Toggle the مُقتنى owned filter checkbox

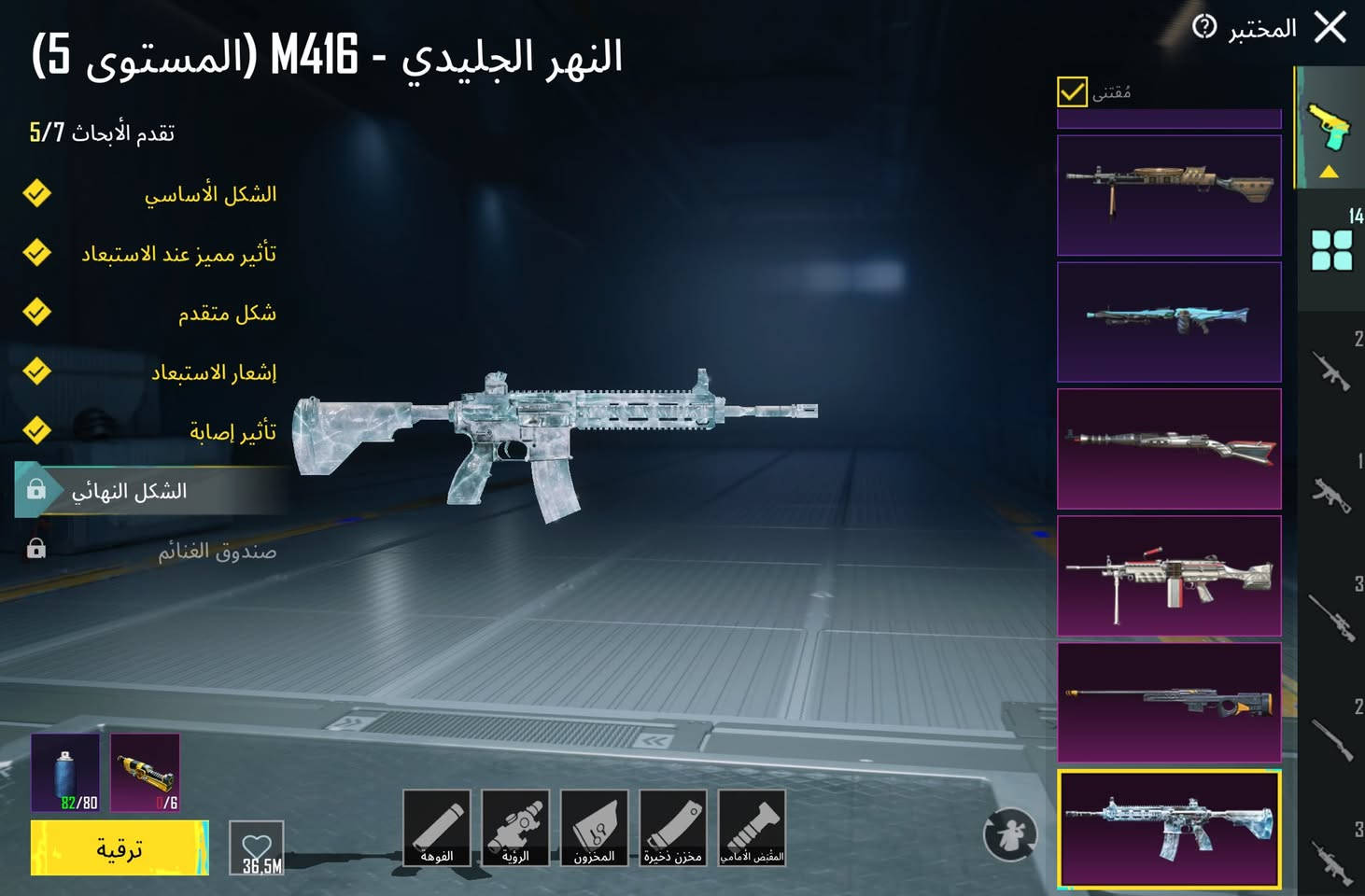point(1072,91)
